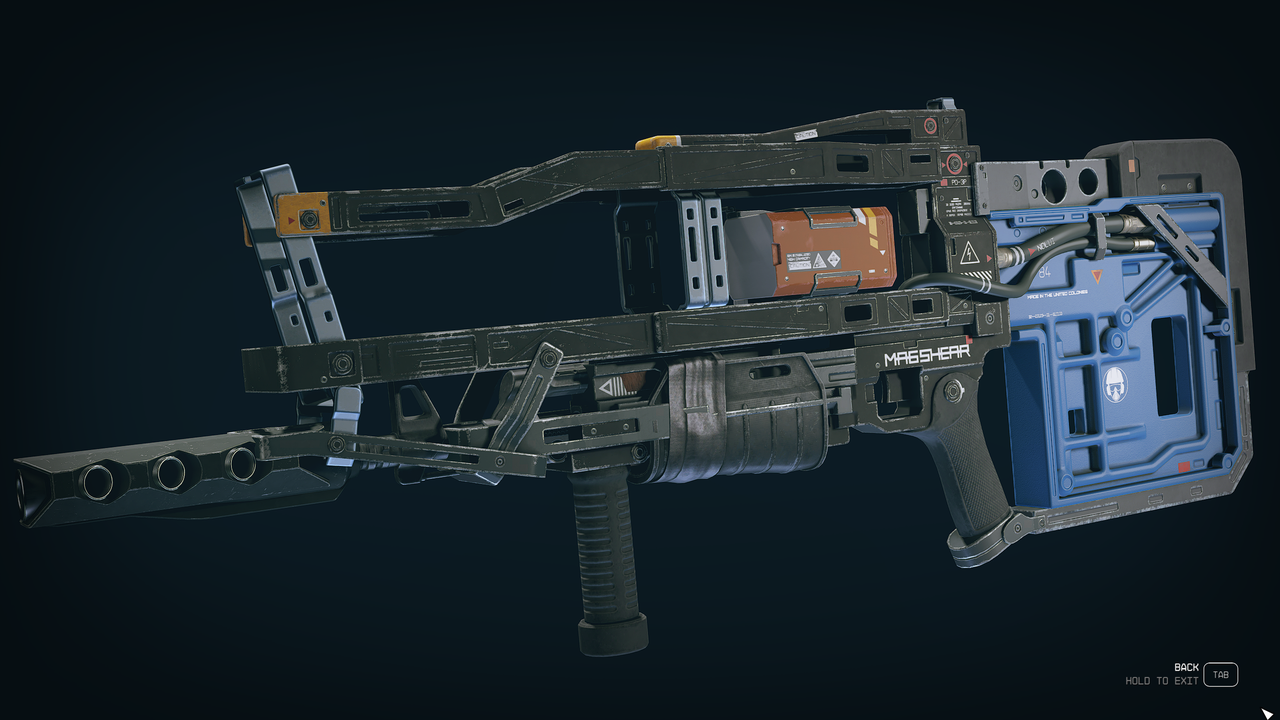Select the red triangle indicator beside the warning plate
This screenshot has width=1280, height=720.
(x=988, y=257)
